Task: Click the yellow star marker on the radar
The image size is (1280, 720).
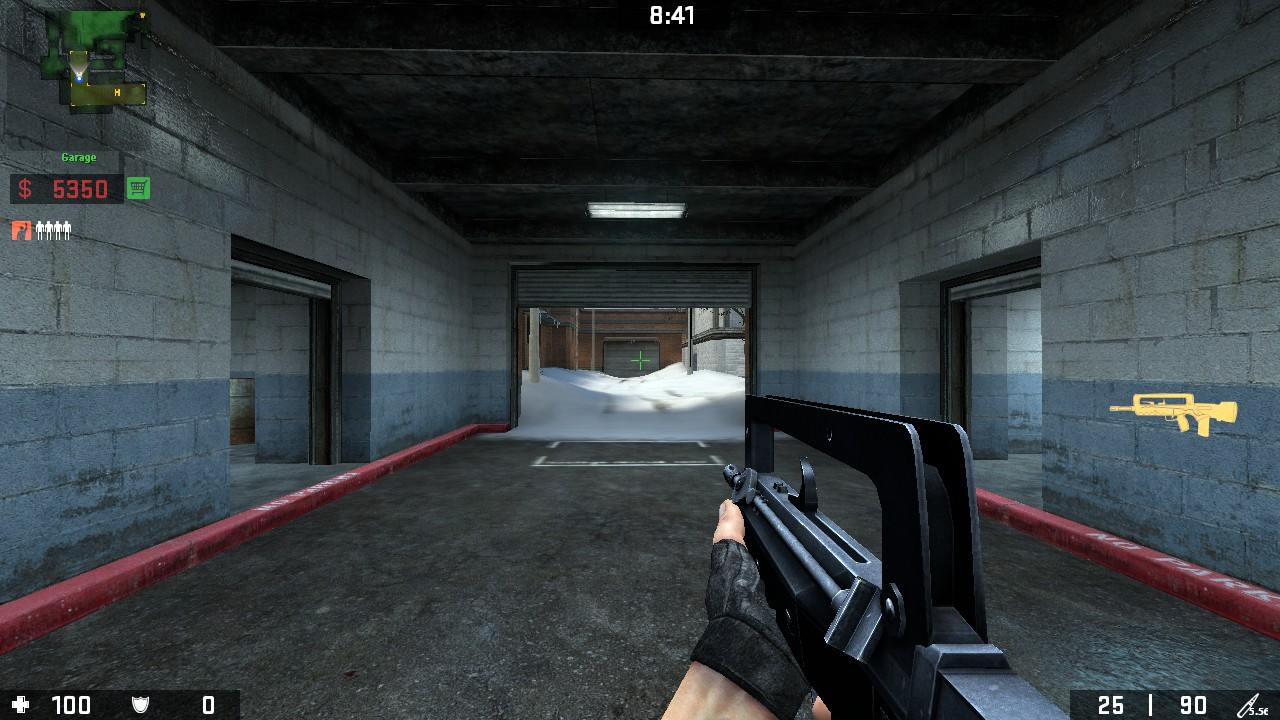Action: 143,15
